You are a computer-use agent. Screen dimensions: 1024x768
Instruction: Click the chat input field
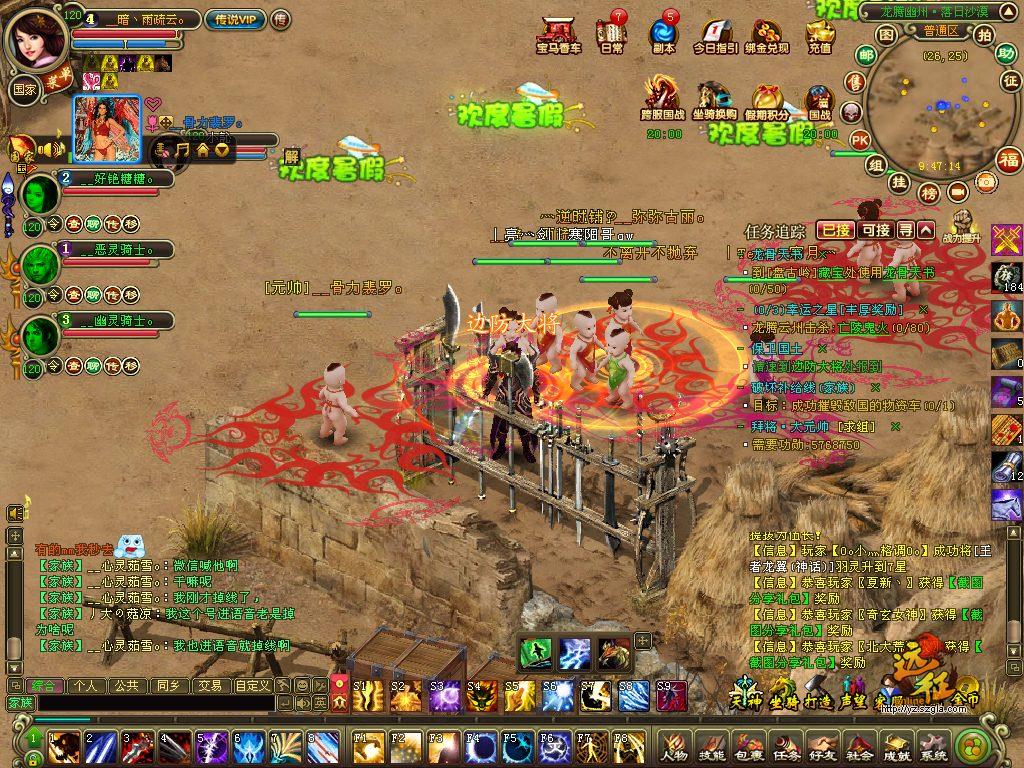point(150,703)
